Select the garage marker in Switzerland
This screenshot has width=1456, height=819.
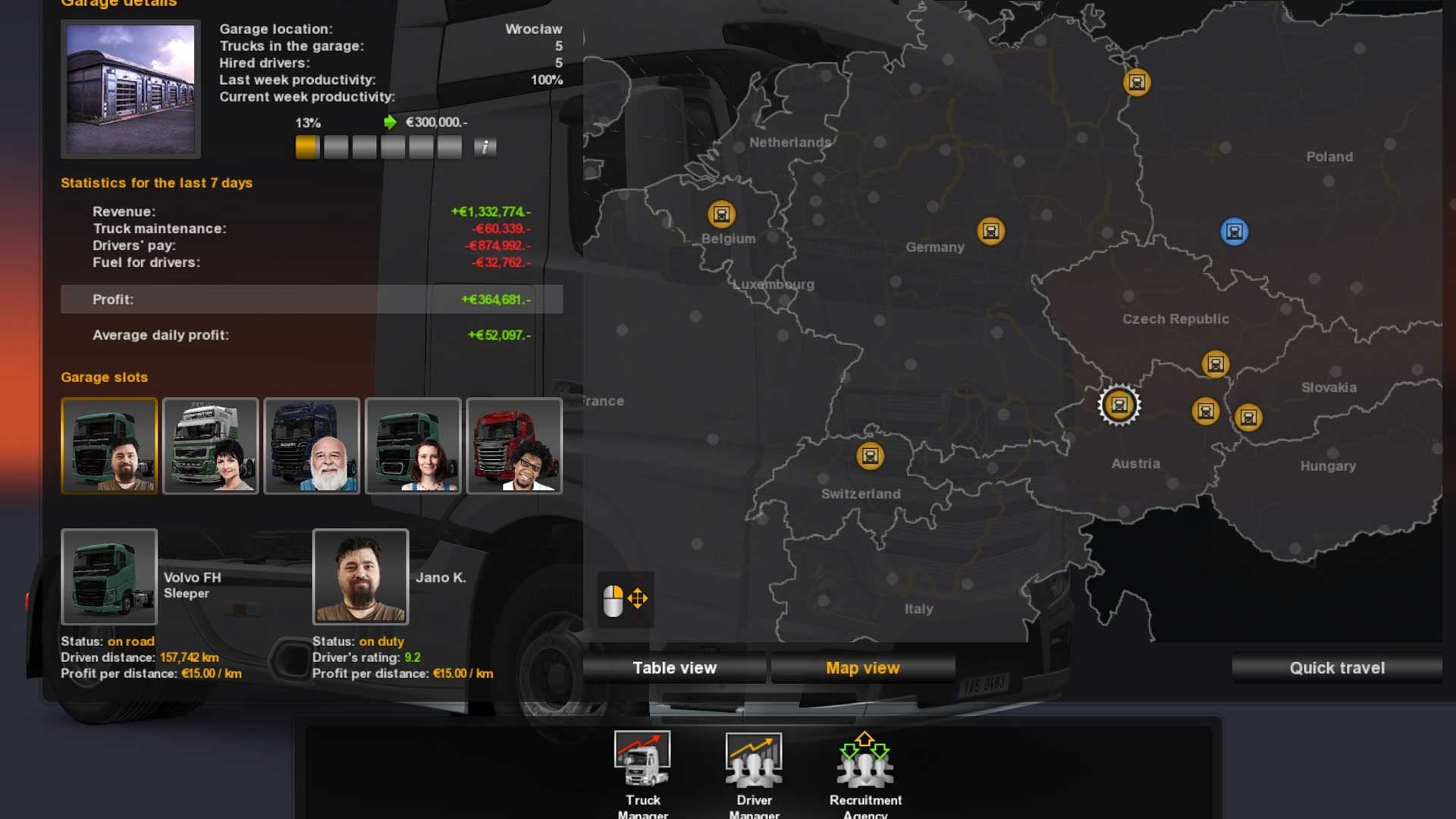(870, 456)
